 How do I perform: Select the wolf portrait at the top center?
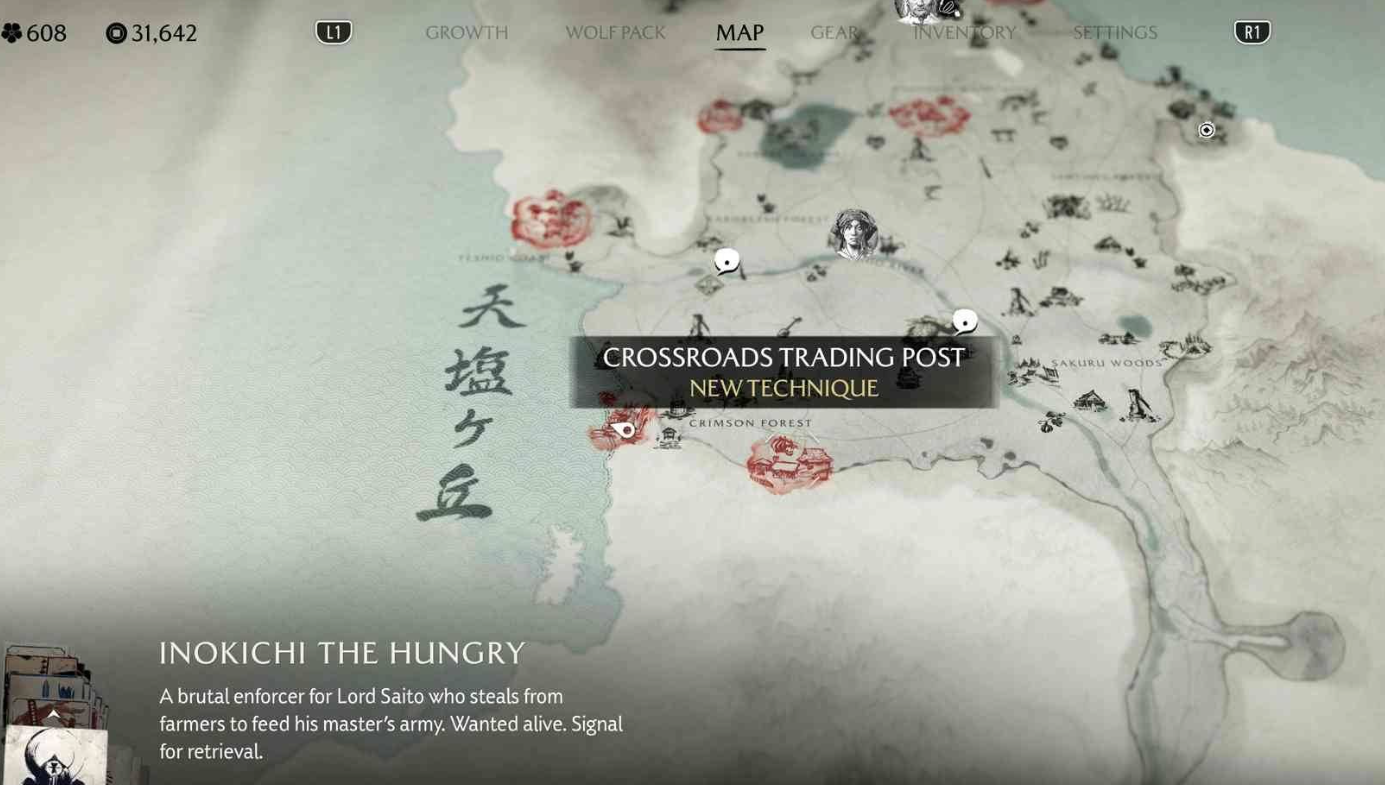coord(925,12)
